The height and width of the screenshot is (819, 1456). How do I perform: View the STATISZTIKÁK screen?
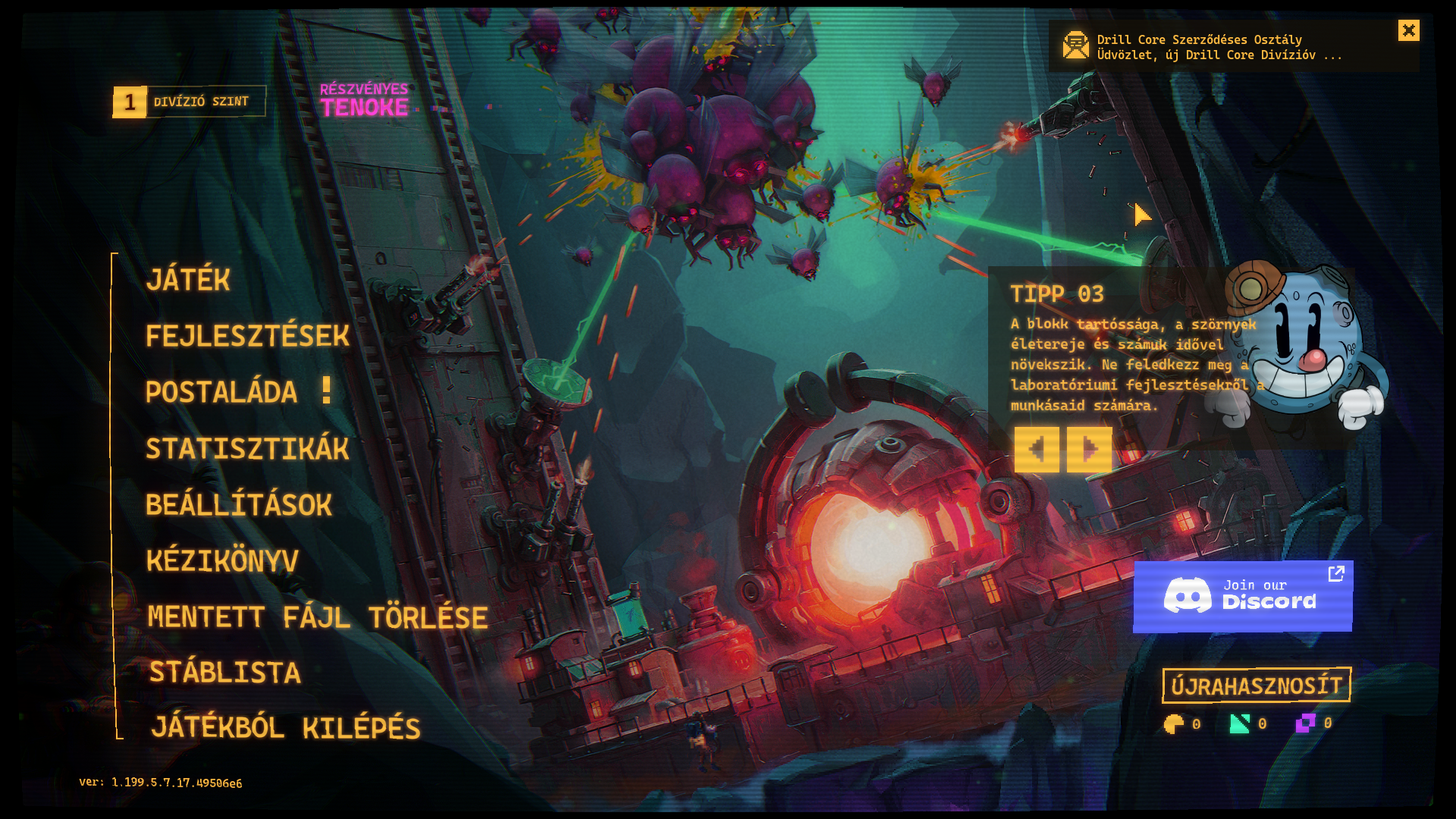247,448
